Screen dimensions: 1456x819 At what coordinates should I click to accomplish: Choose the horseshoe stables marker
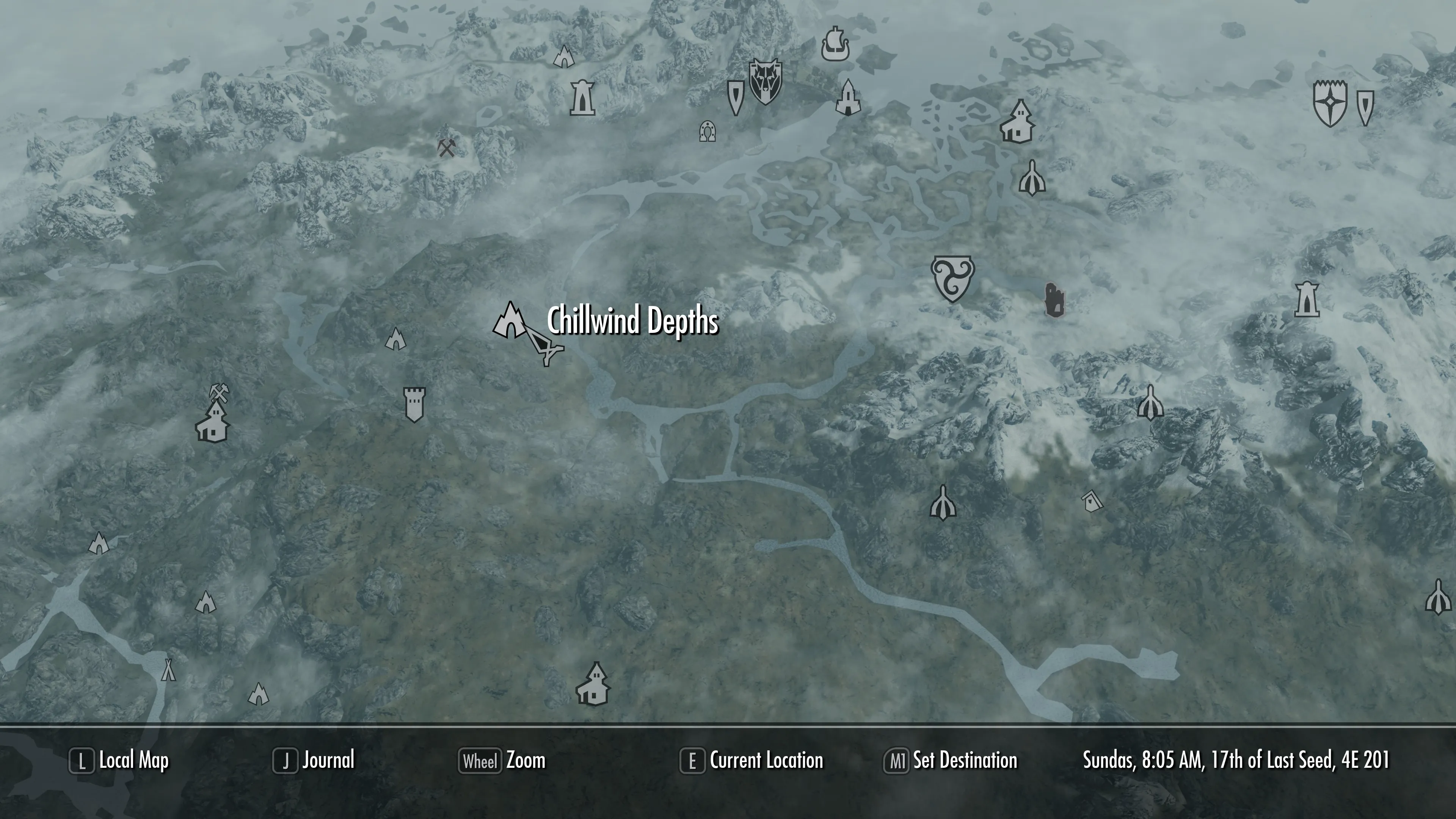[707, 131]
